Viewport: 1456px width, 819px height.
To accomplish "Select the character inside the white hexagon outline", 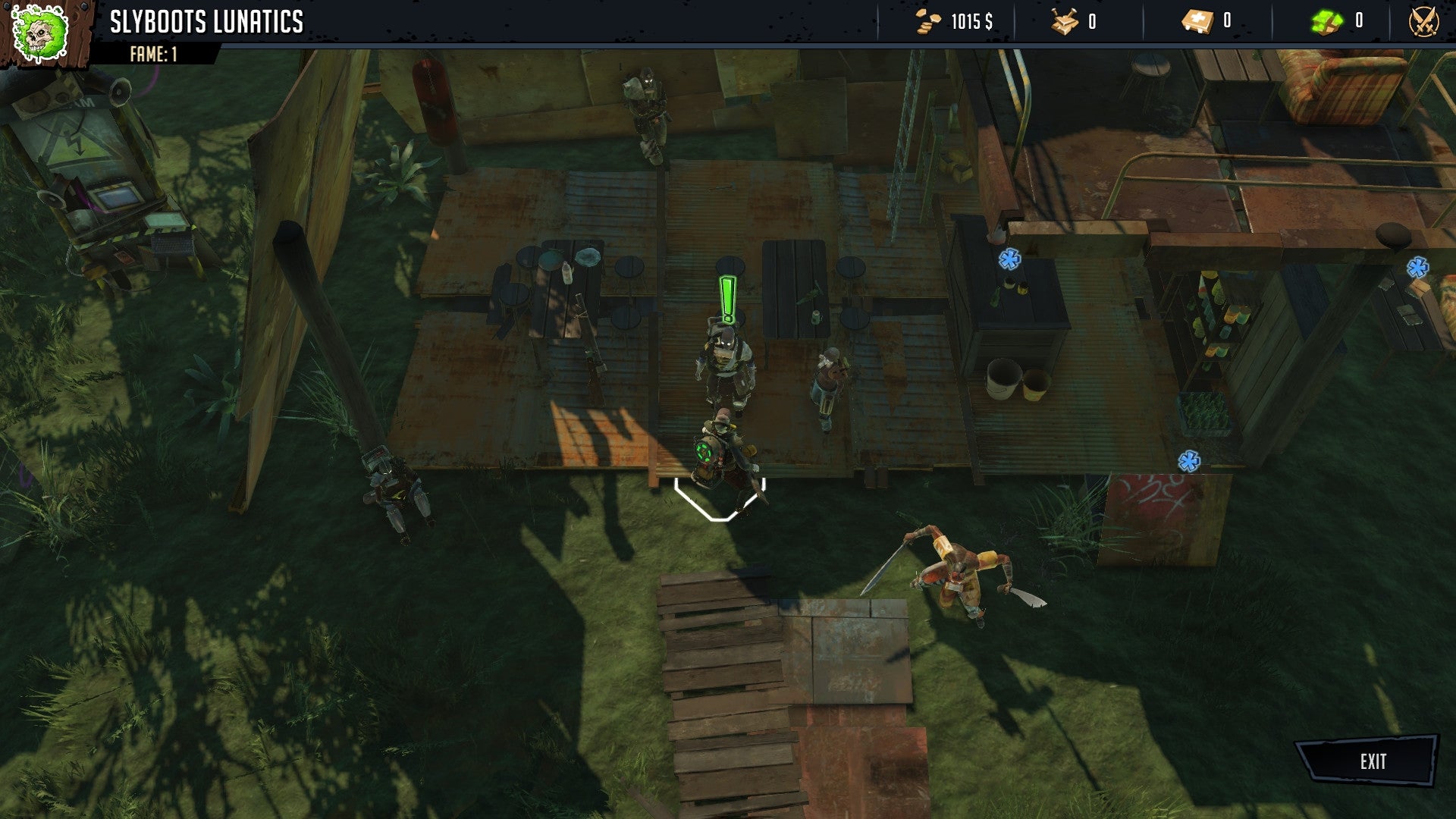I will [720, 455].
